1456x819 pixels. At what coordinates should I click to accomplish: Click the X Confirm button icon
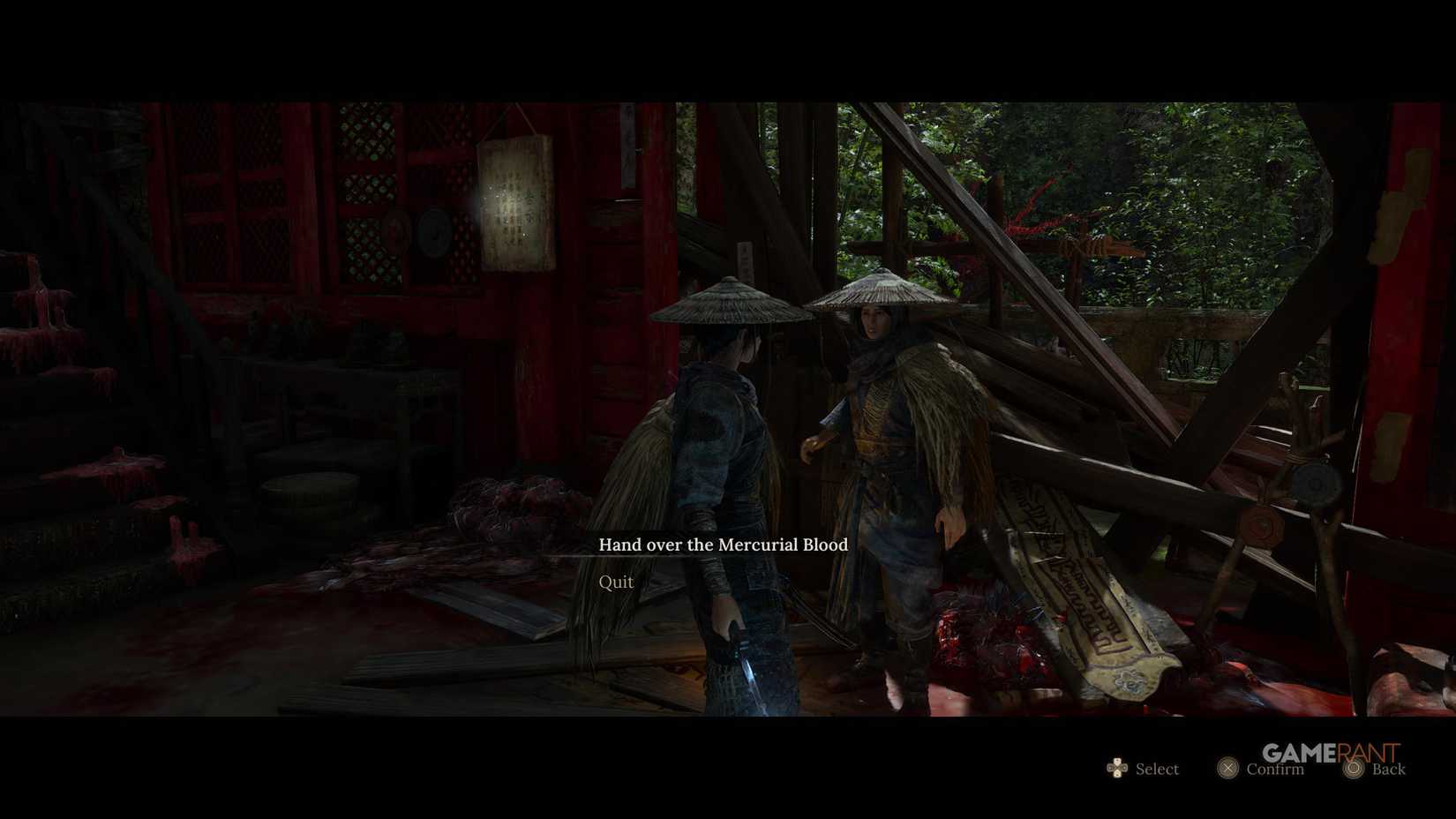click(1229, 769)
